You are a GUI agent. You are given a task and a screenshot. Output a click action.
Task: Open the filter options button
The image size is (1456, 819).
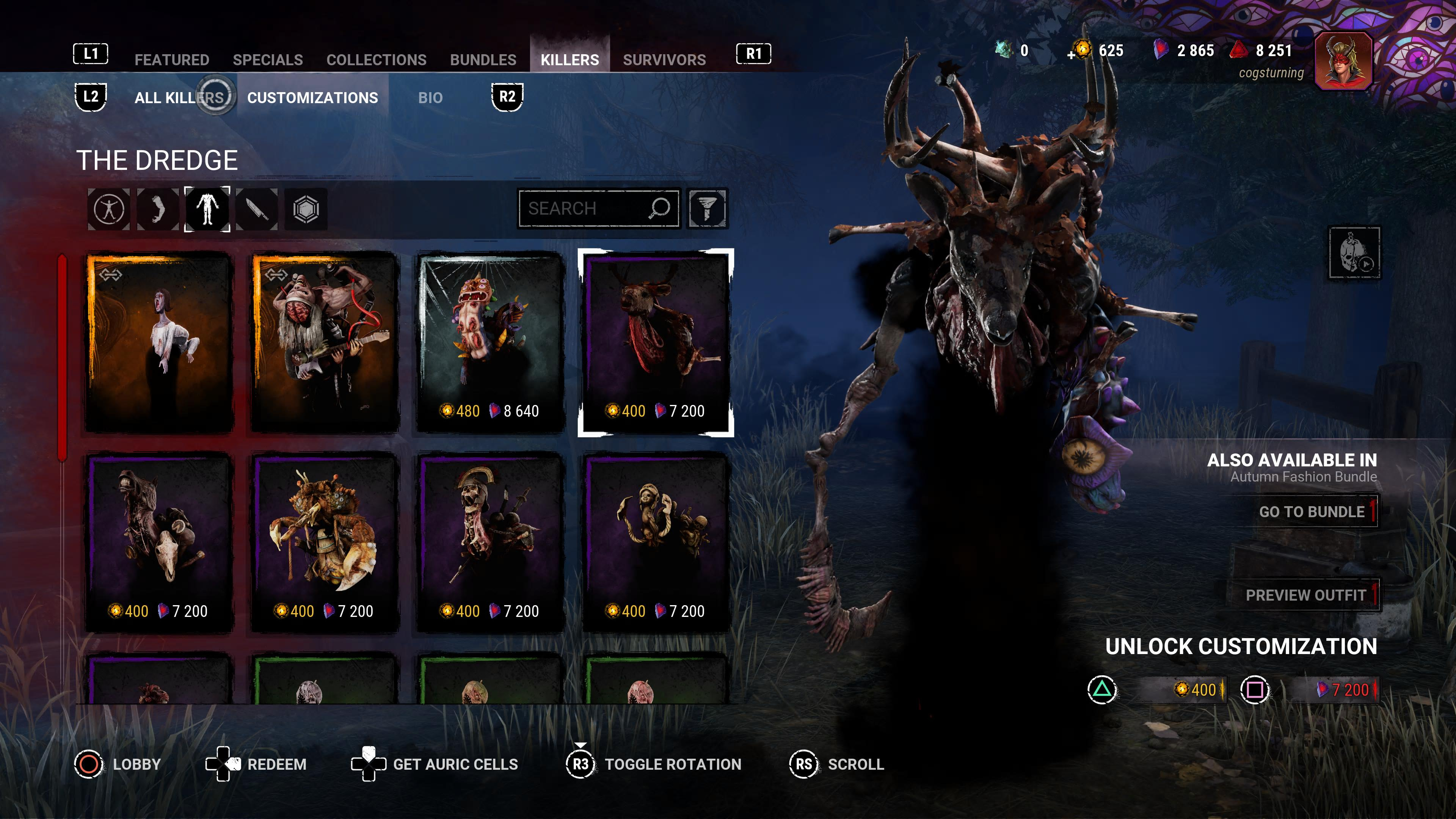(707, 209)
